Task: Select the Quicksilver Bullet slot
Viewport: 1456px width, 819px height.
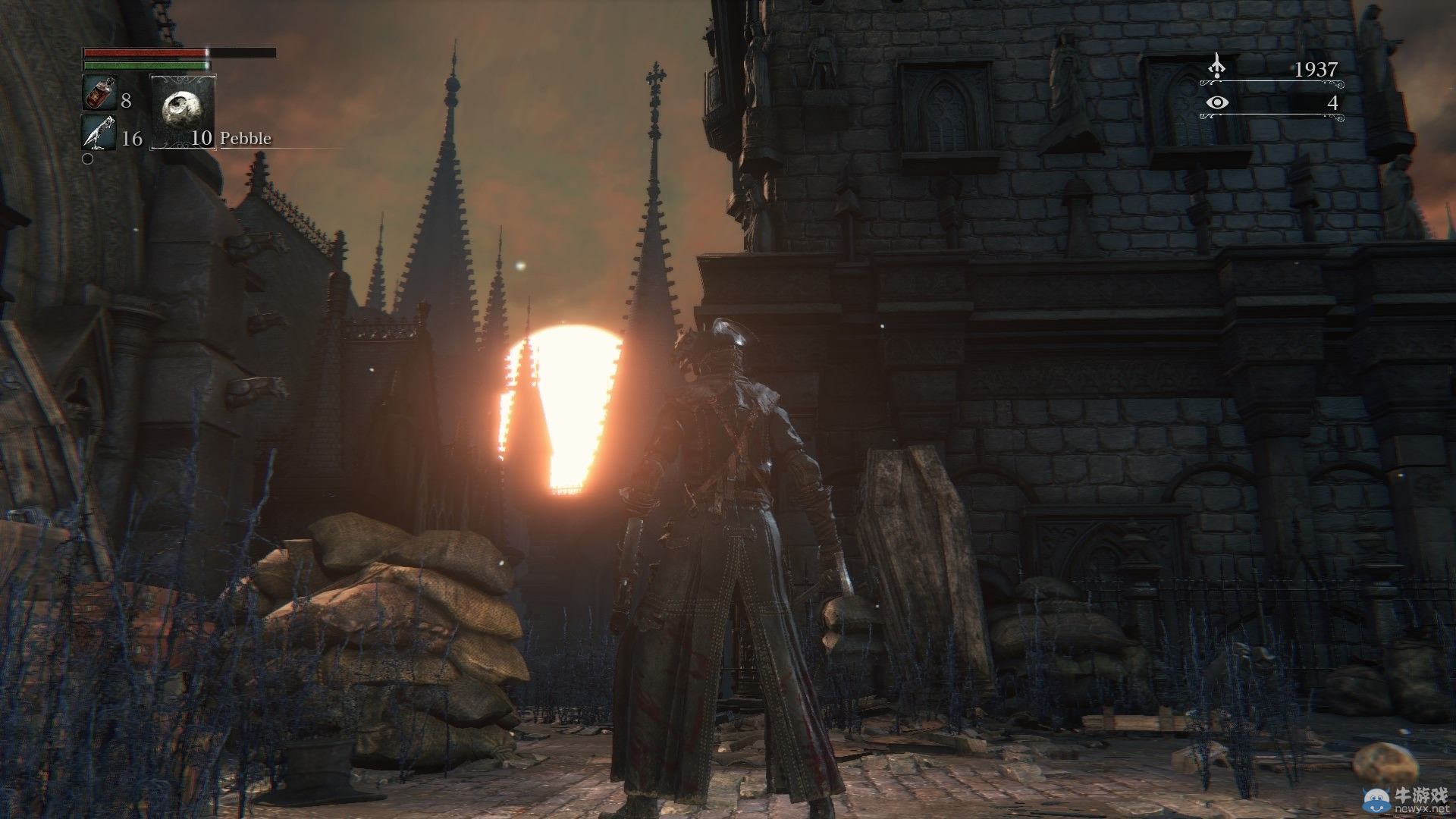Action: (x=99, y=132)
